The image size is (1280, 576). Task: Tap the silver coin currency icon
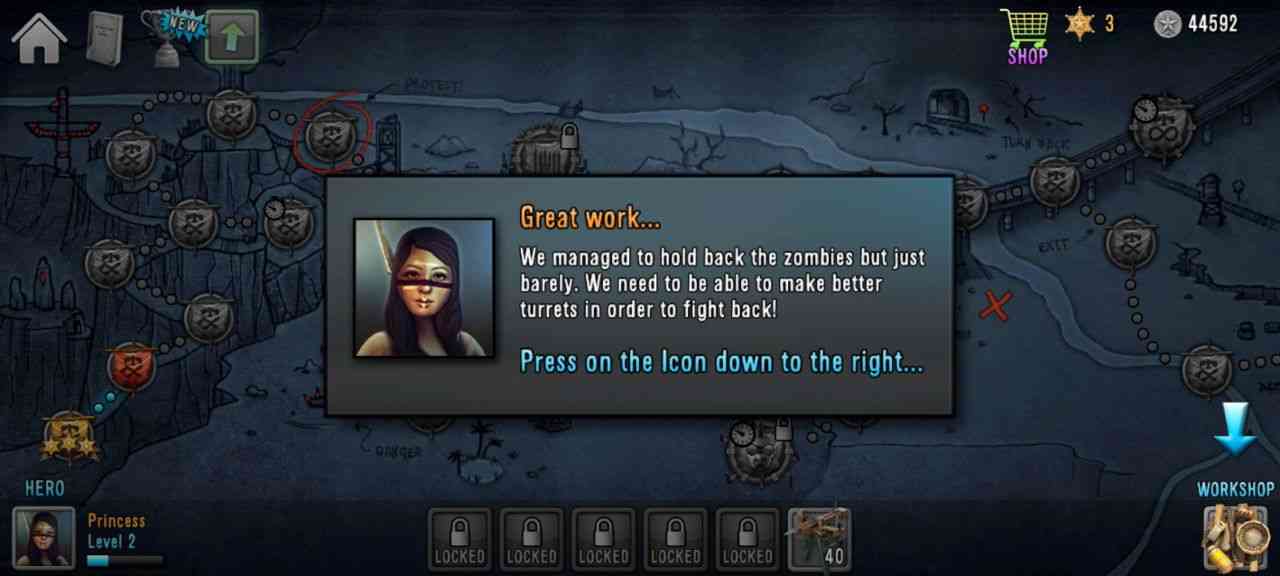click(1167, 24)
